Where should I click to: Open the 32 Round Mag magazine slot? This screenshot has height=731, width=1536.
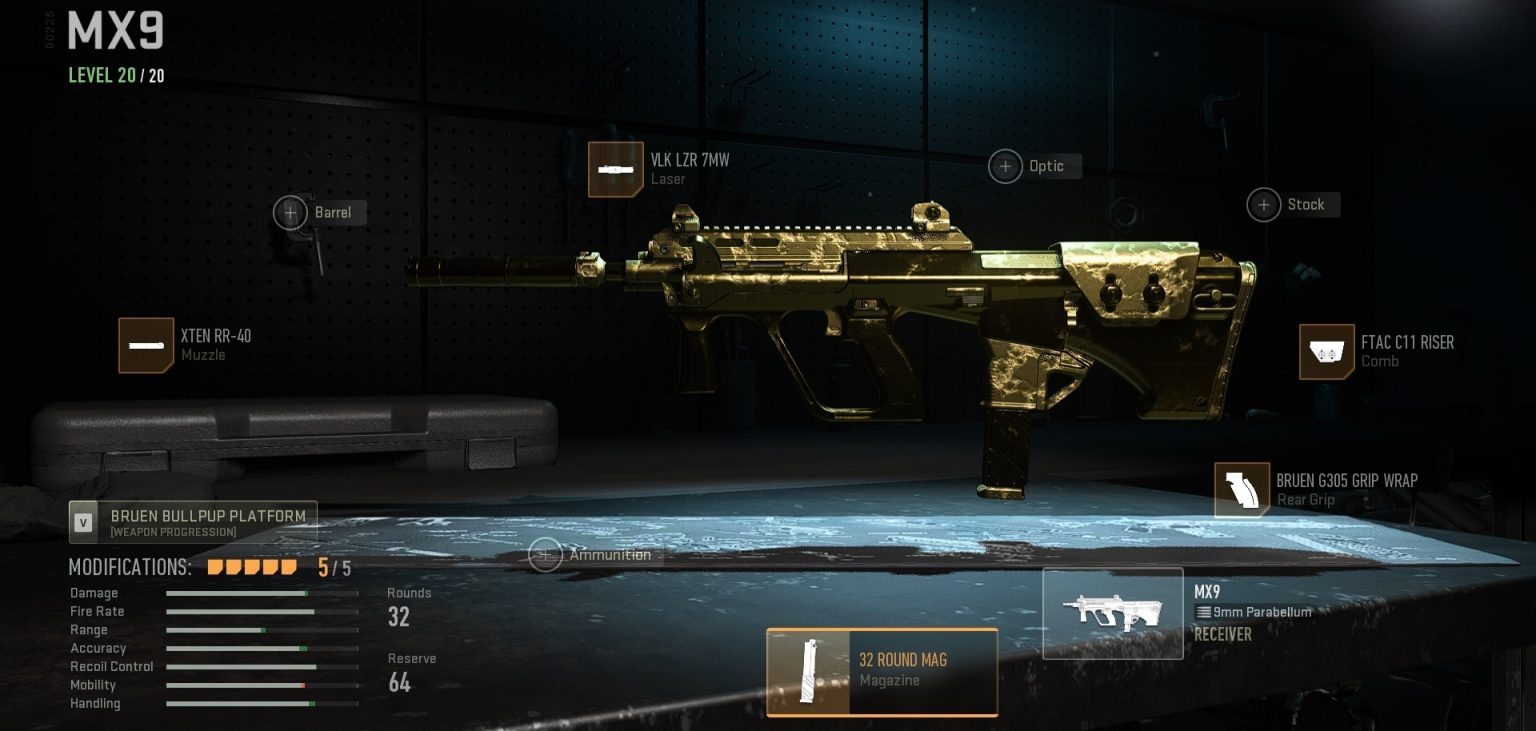coord(882,672)
